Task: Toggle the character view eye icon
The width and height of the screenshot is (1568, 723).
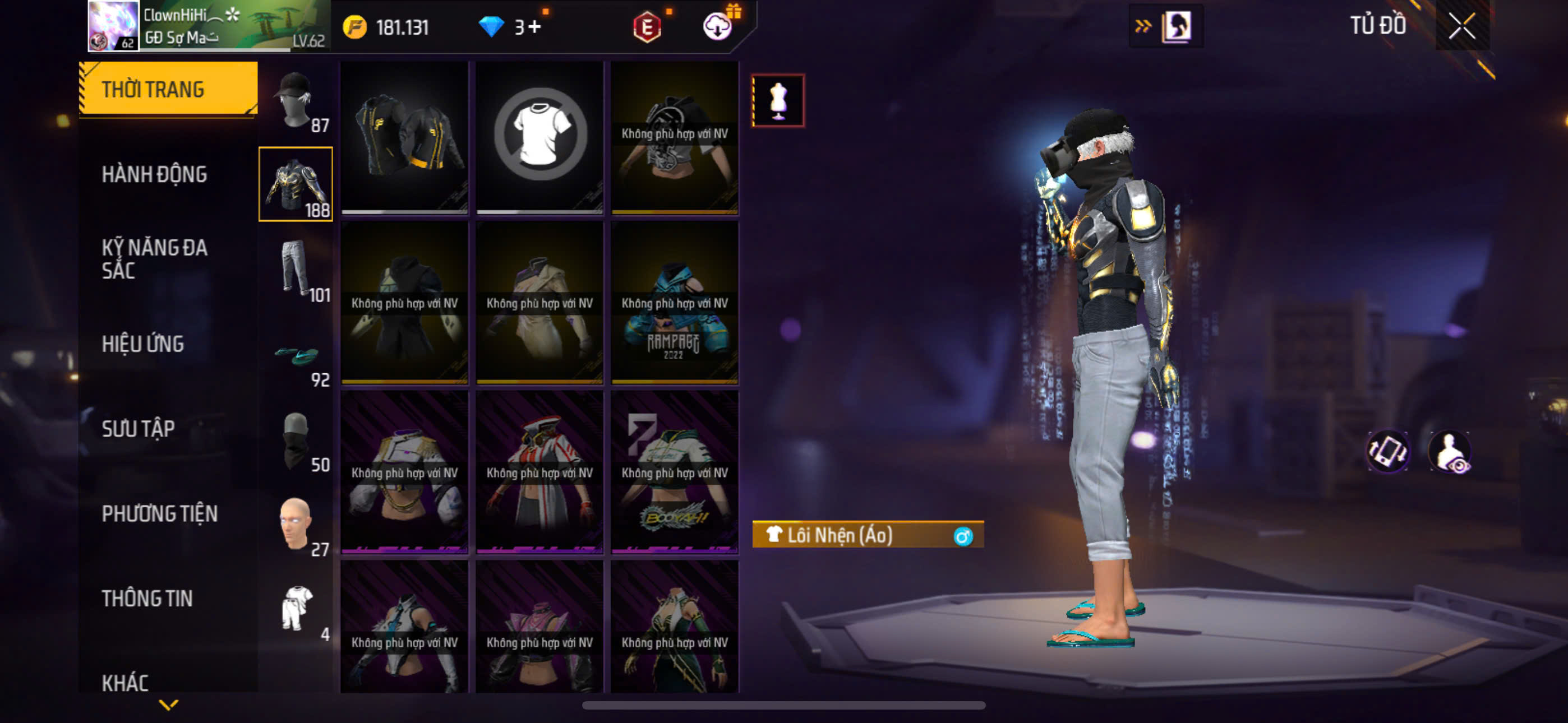Action: point(1450,452)
